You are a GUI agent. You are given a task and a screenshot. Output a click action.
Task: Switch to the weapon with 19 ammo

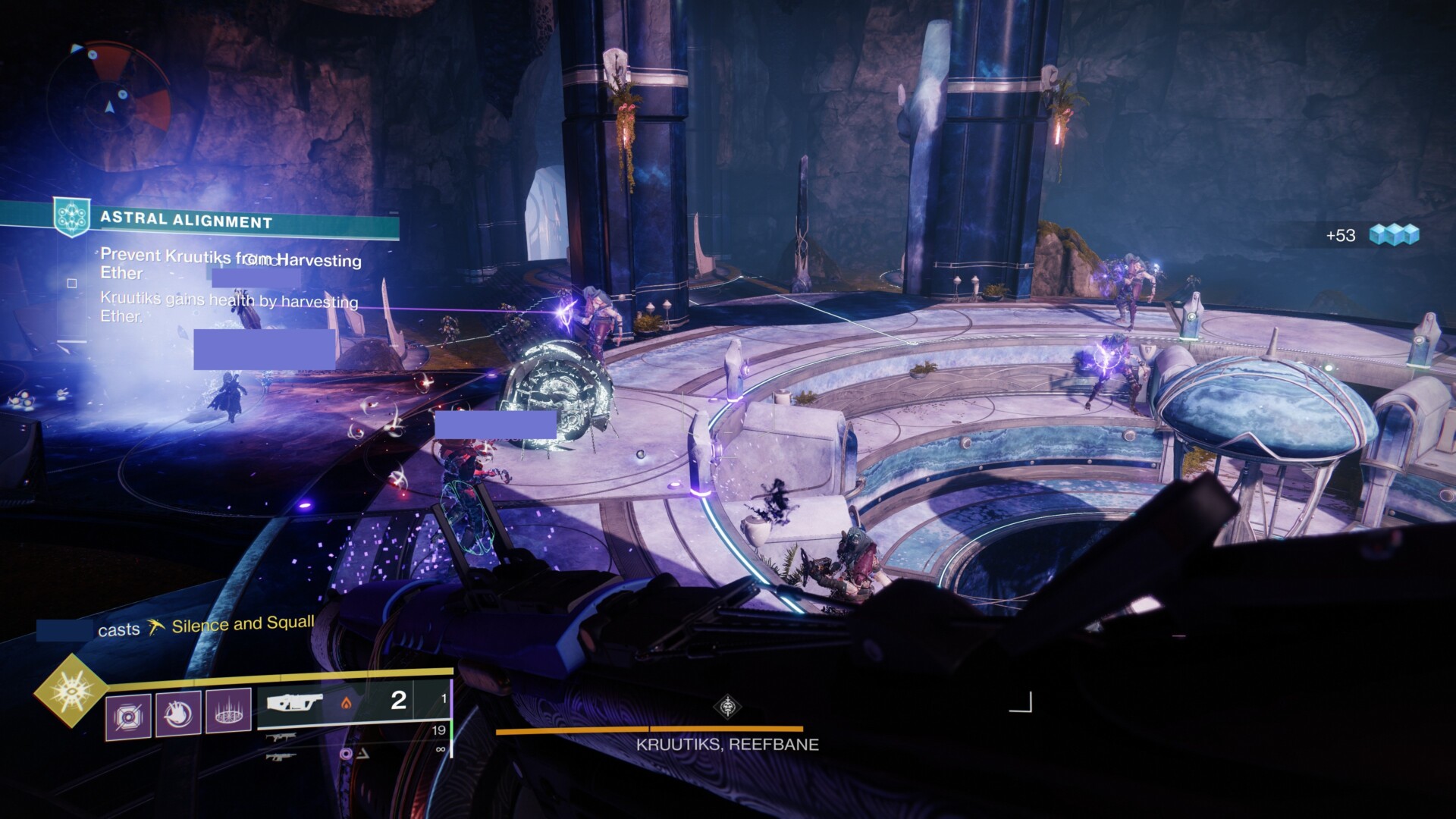282,736
